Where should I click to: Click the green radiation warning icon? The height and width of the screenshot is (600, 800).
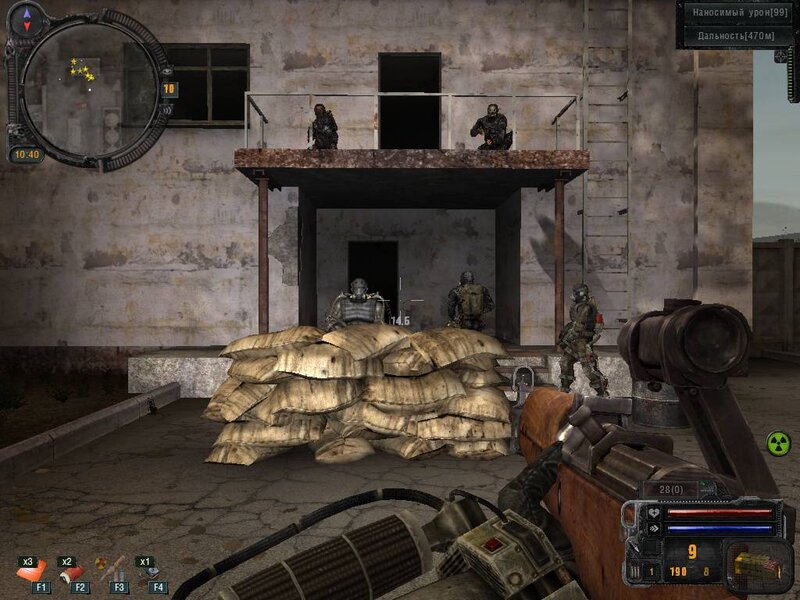click(x=778, y=441)
